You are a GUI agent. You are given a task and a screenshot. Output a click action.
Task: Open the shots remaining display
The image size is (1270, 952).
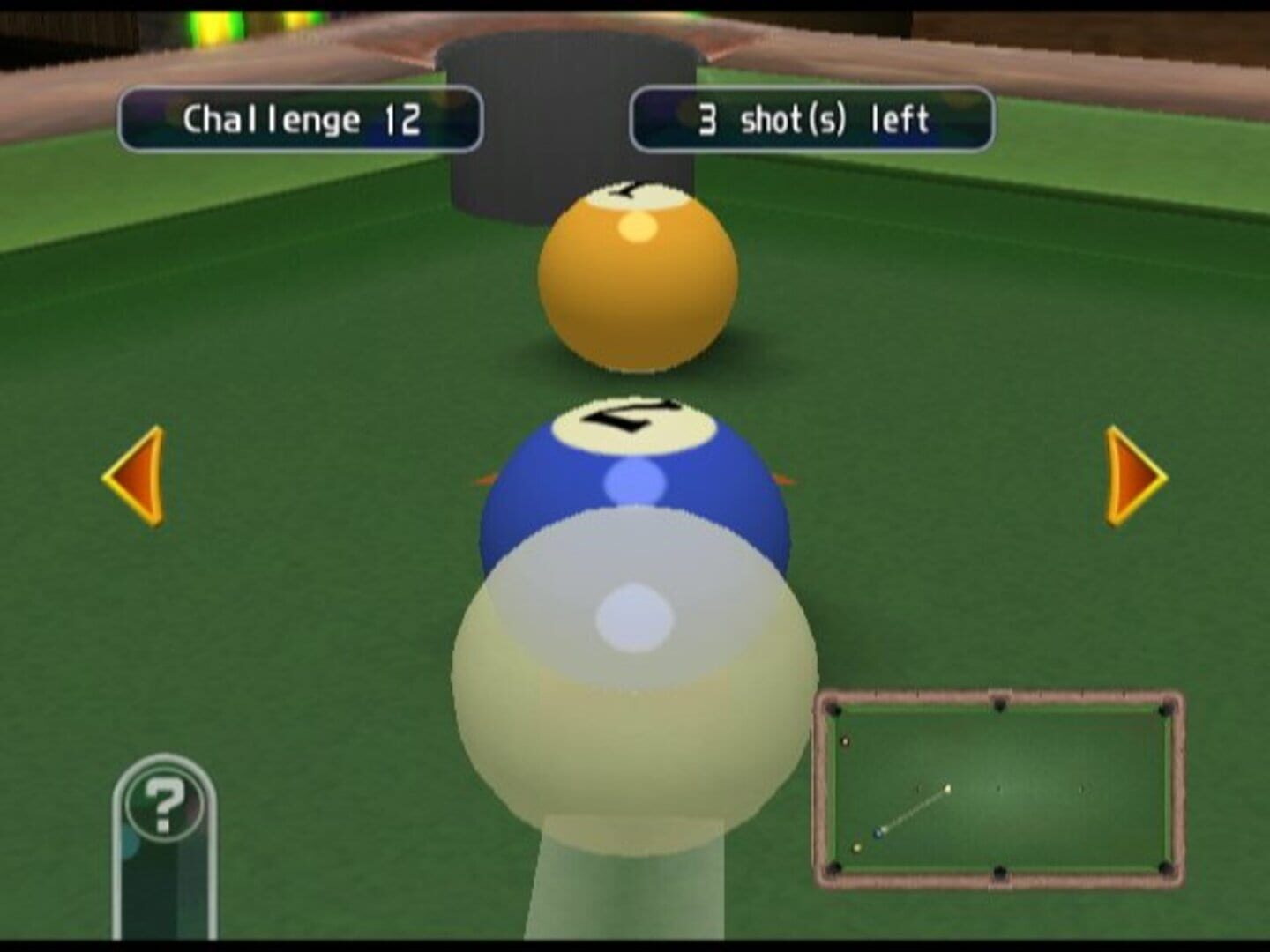(x=812, y=116)
